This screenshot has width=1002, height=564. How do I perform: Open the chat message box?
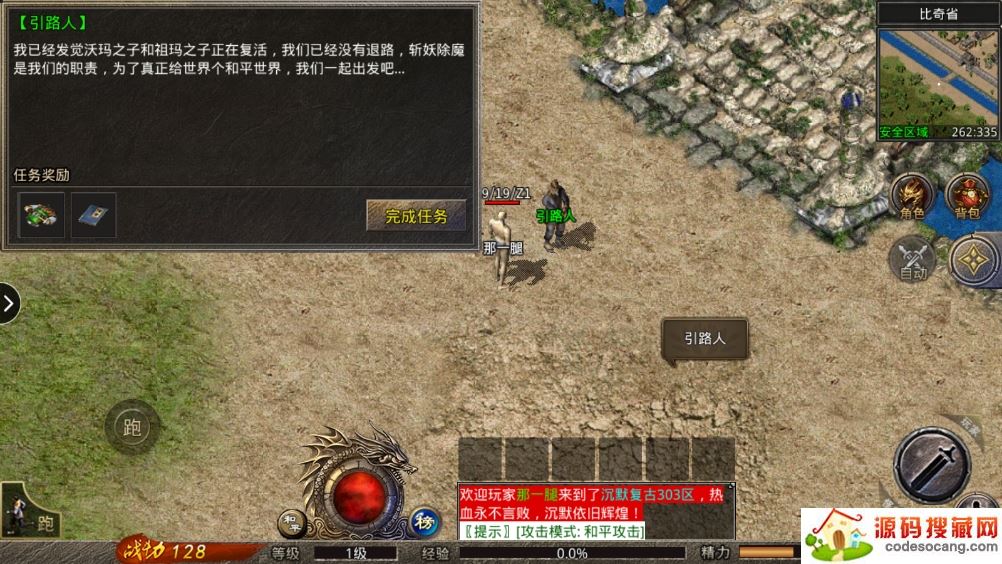(x=592, y=512)
